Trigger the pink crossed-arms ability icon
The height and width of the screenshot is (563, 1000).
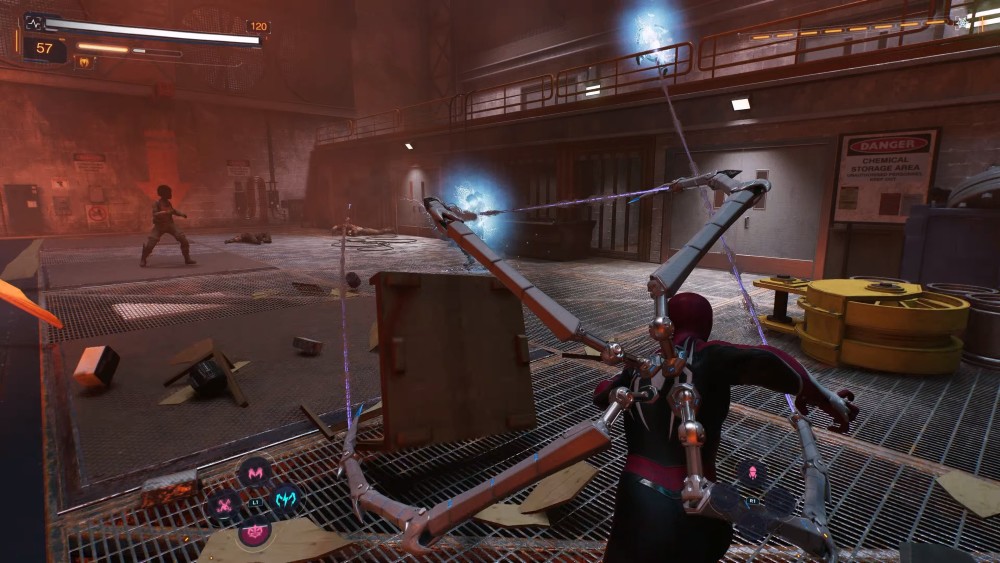tap(222, 504)
